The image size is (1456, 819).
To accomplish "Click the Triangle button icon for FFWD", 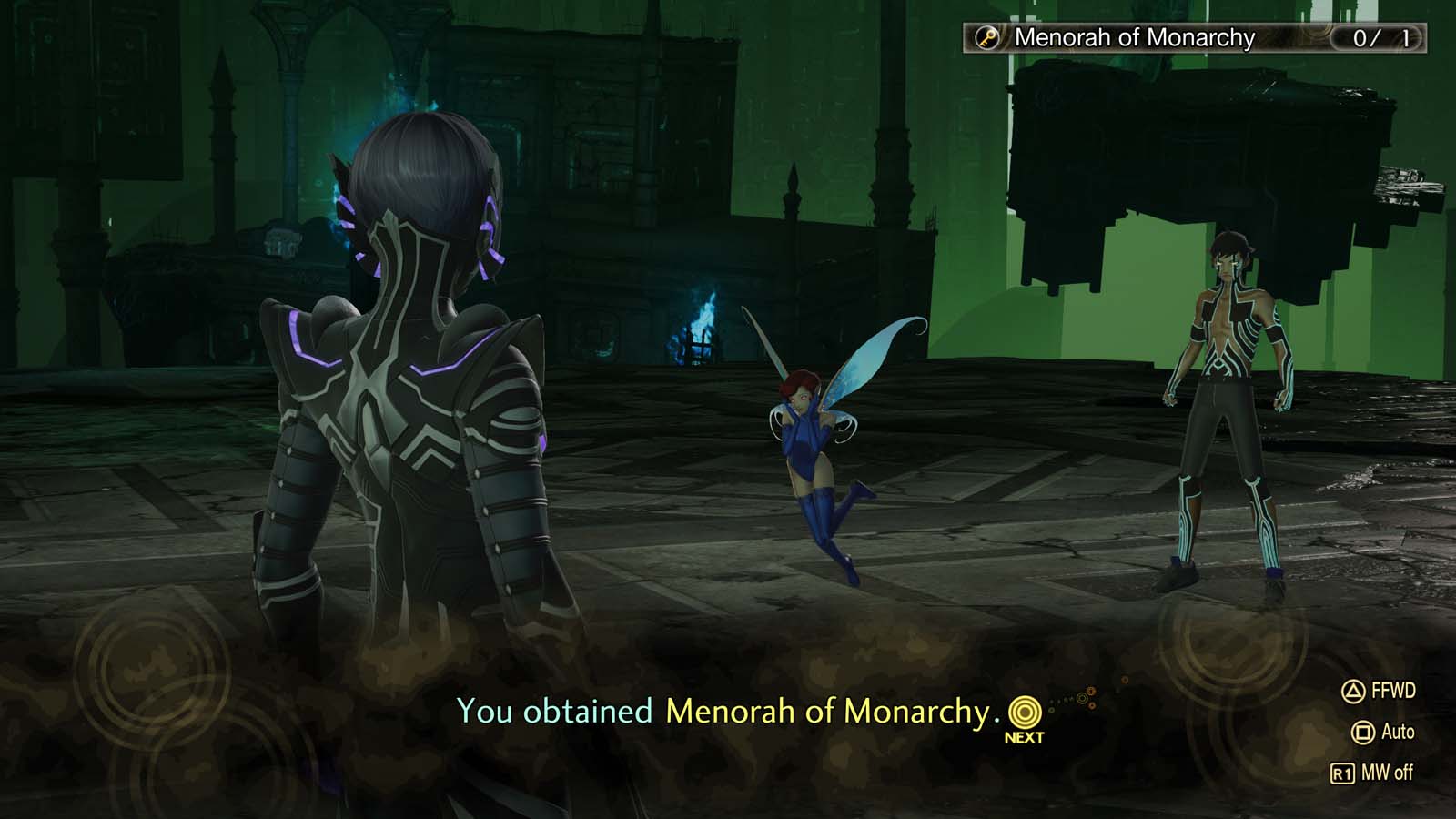I will pyautogui.click(x=1351, y=693).
